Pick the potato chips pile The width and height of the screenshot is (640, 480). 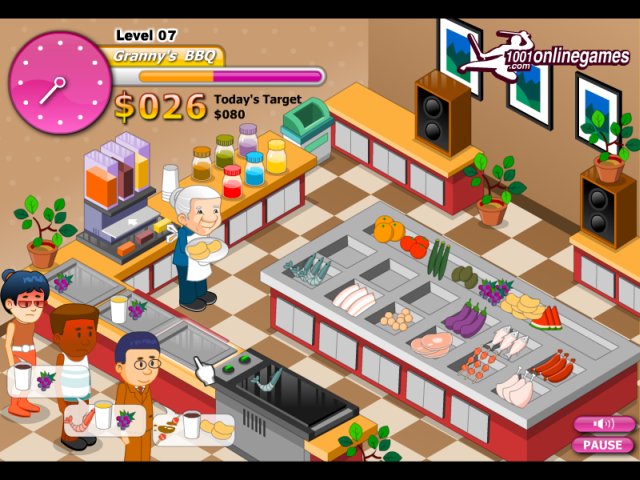pyautogui.click(x=522, y=303)
